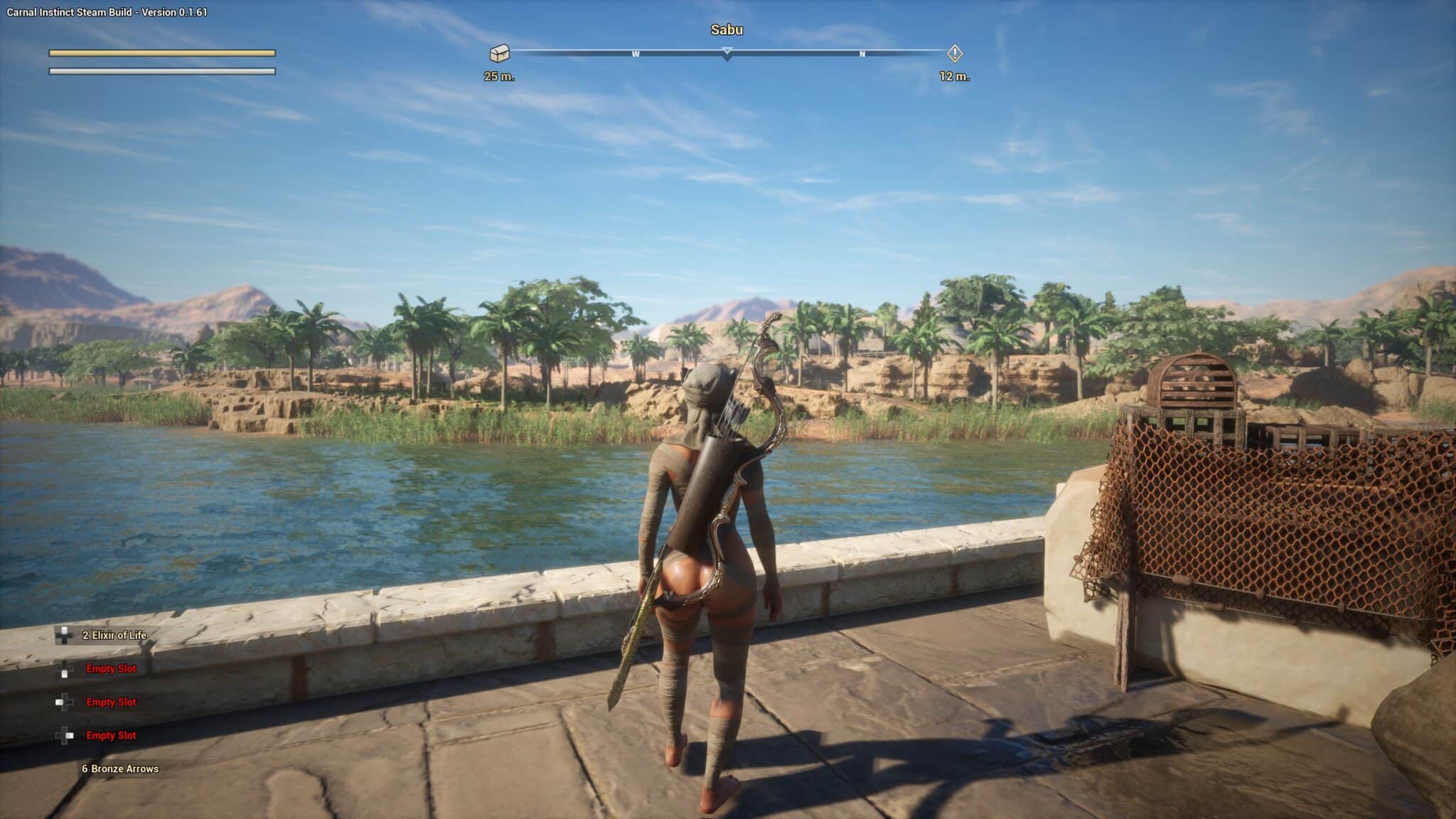The width and height of the screenshot is (1456, 819).
Task: Click the second Empty Slot cross icon
Action: pyautogui.click(x=64, y=702)
